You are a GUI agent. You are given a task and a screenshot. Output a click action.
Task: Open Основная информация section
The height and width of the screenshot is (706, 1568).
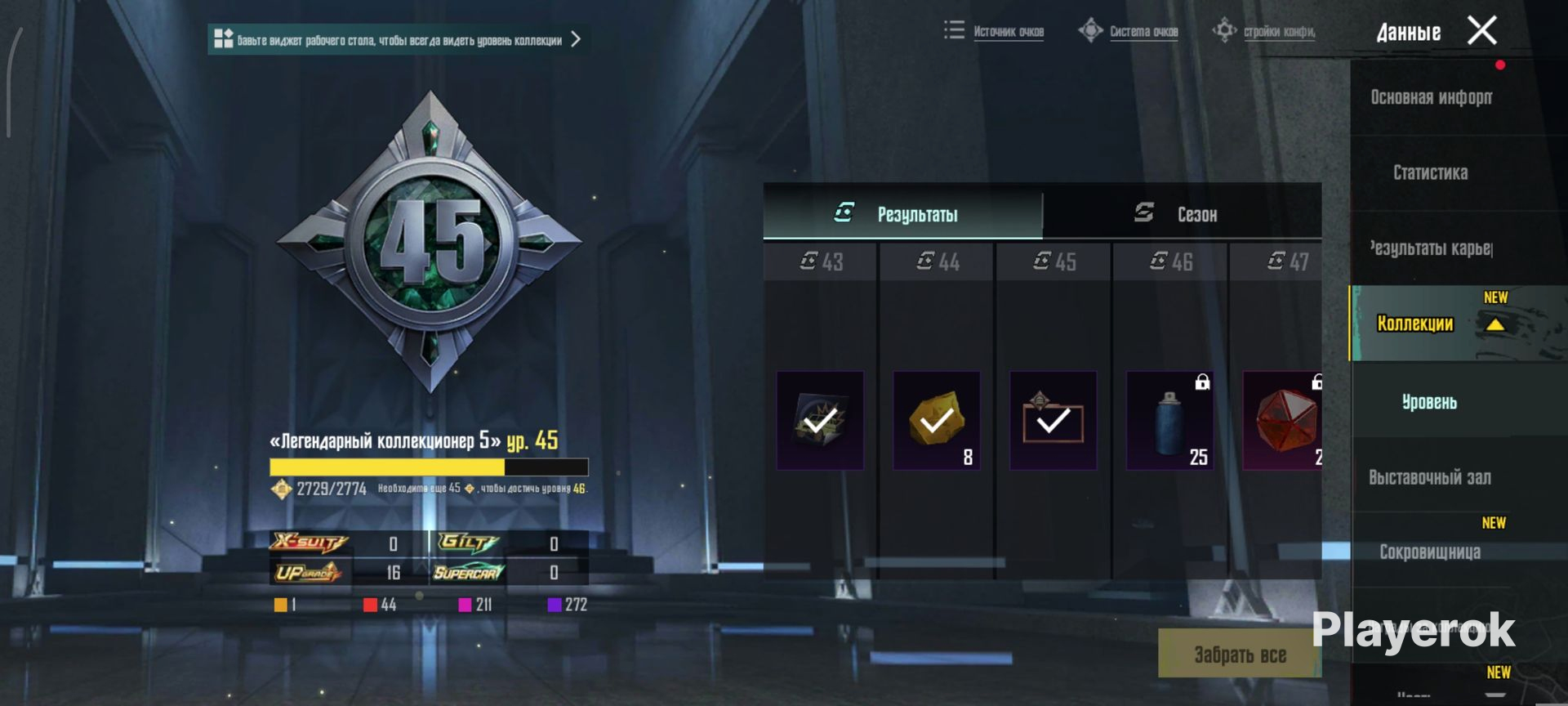pyautogui.click(x=1431, y=97)
